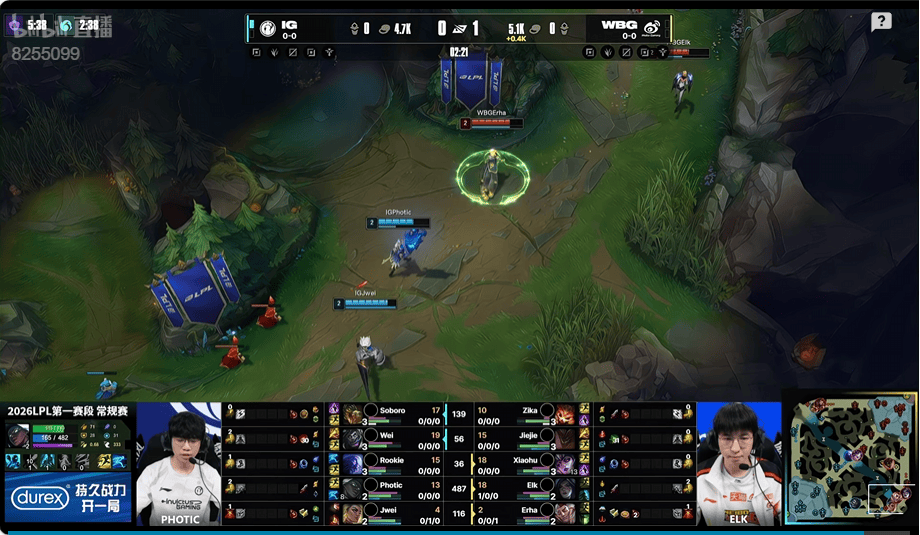Select Zika's scoreboard row
The width and height of the screenshot is (920, 535).
[528, 413]
